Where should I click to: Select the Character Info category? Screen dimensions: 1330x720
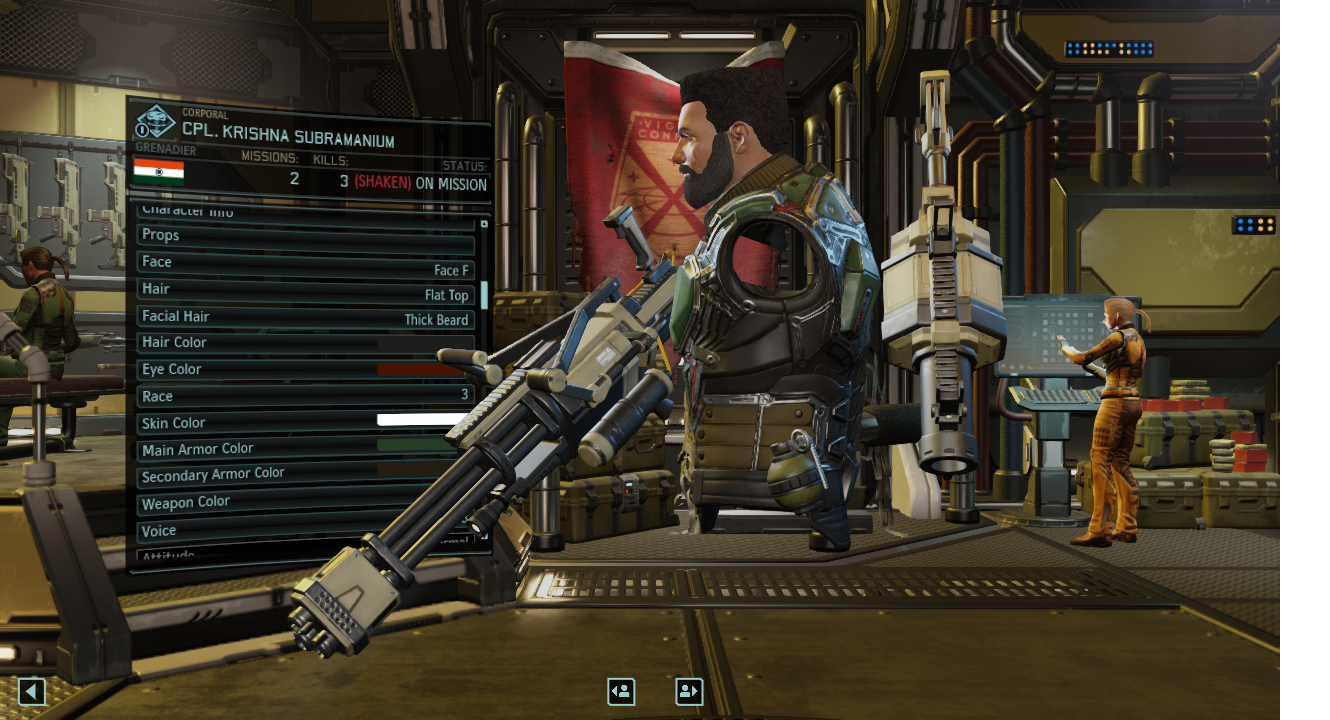300,211
